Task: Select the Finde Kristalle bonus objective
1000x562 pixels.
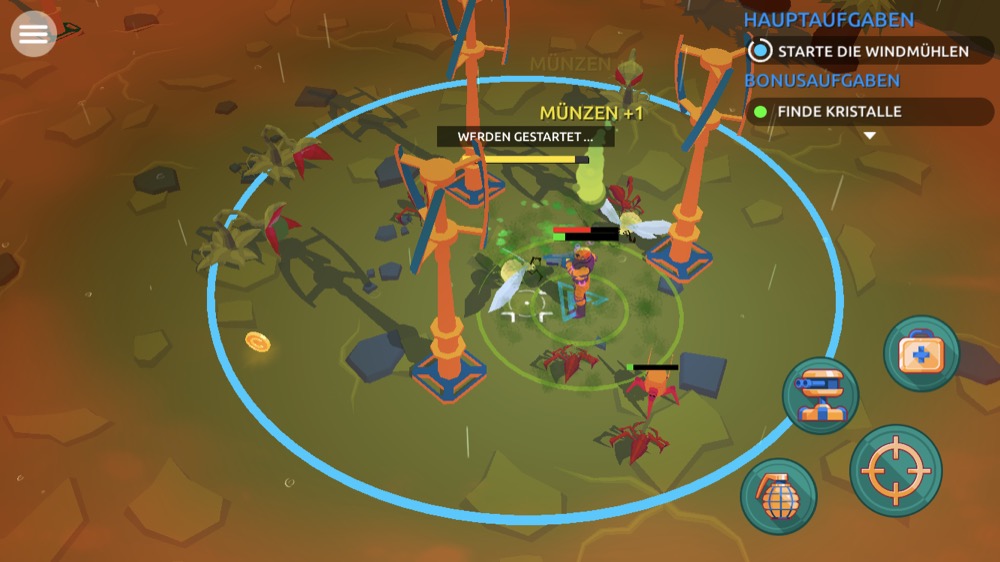Action: tap(868, 111)
